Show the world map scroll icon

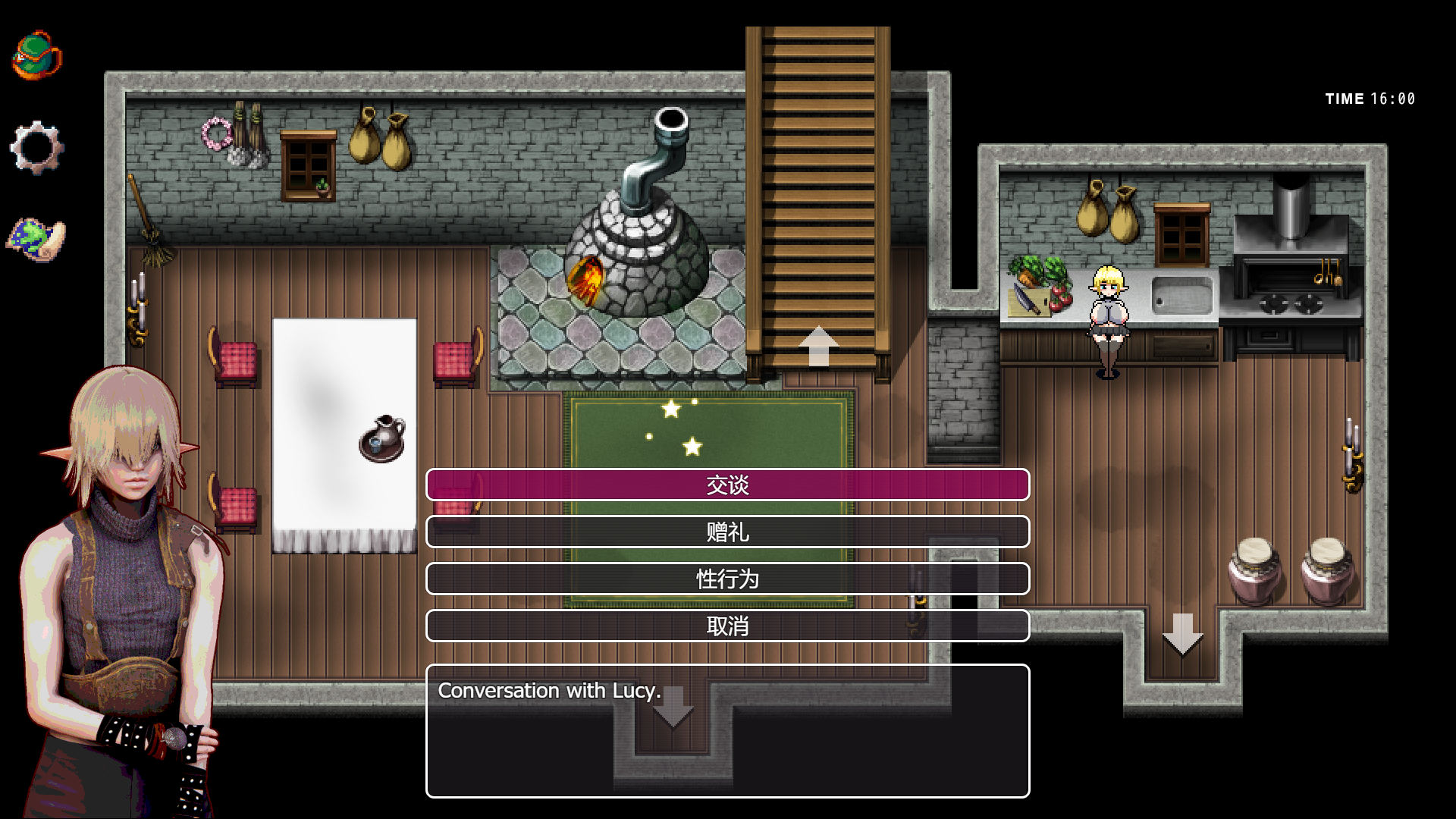(36, 239)
